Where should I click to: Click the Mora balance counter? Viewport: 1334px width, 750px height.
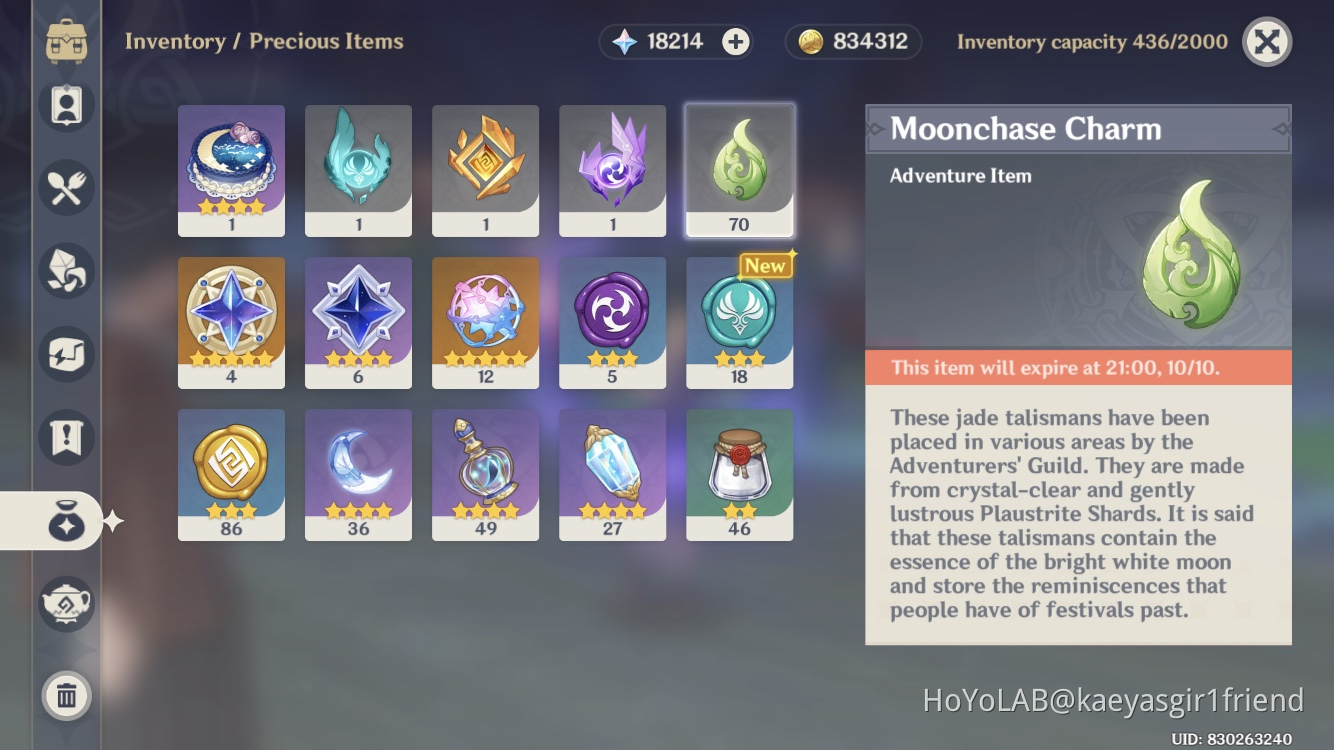pyautogui.click(x=852, y=41)
